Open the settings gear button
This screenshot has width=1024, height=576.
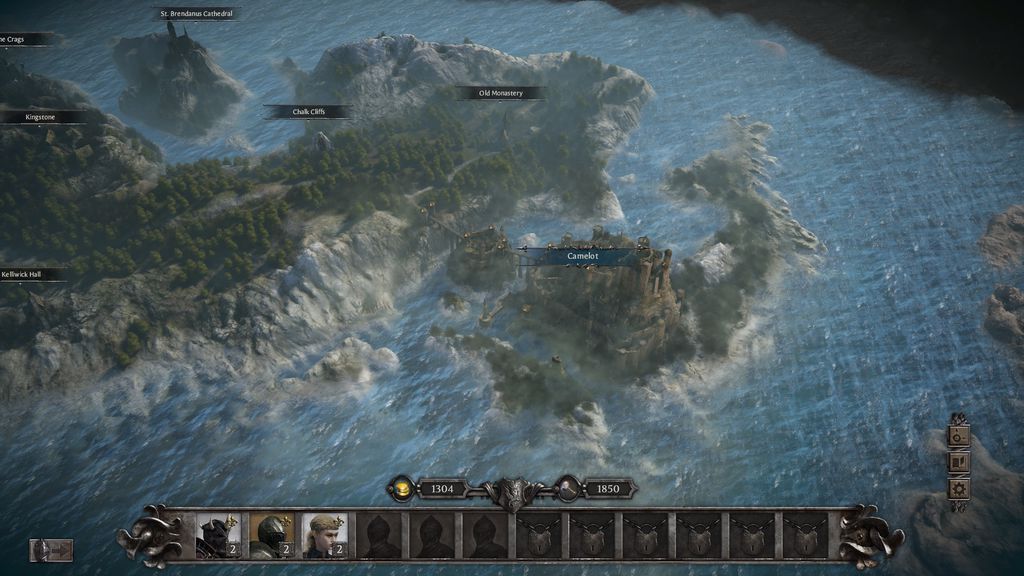[x=959, y=489]
